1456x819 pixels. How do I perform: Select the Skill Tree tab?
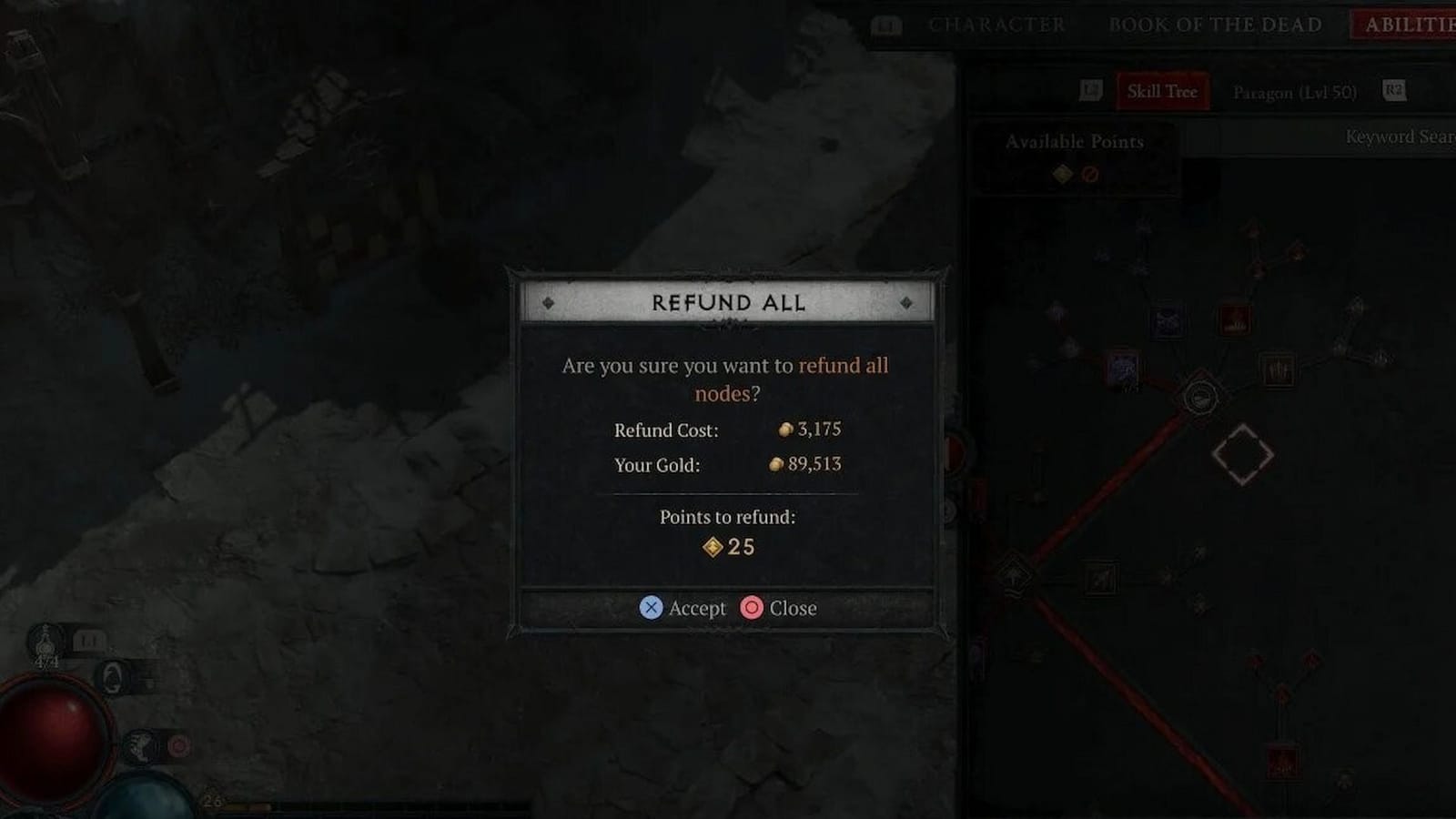(1161, 91)
